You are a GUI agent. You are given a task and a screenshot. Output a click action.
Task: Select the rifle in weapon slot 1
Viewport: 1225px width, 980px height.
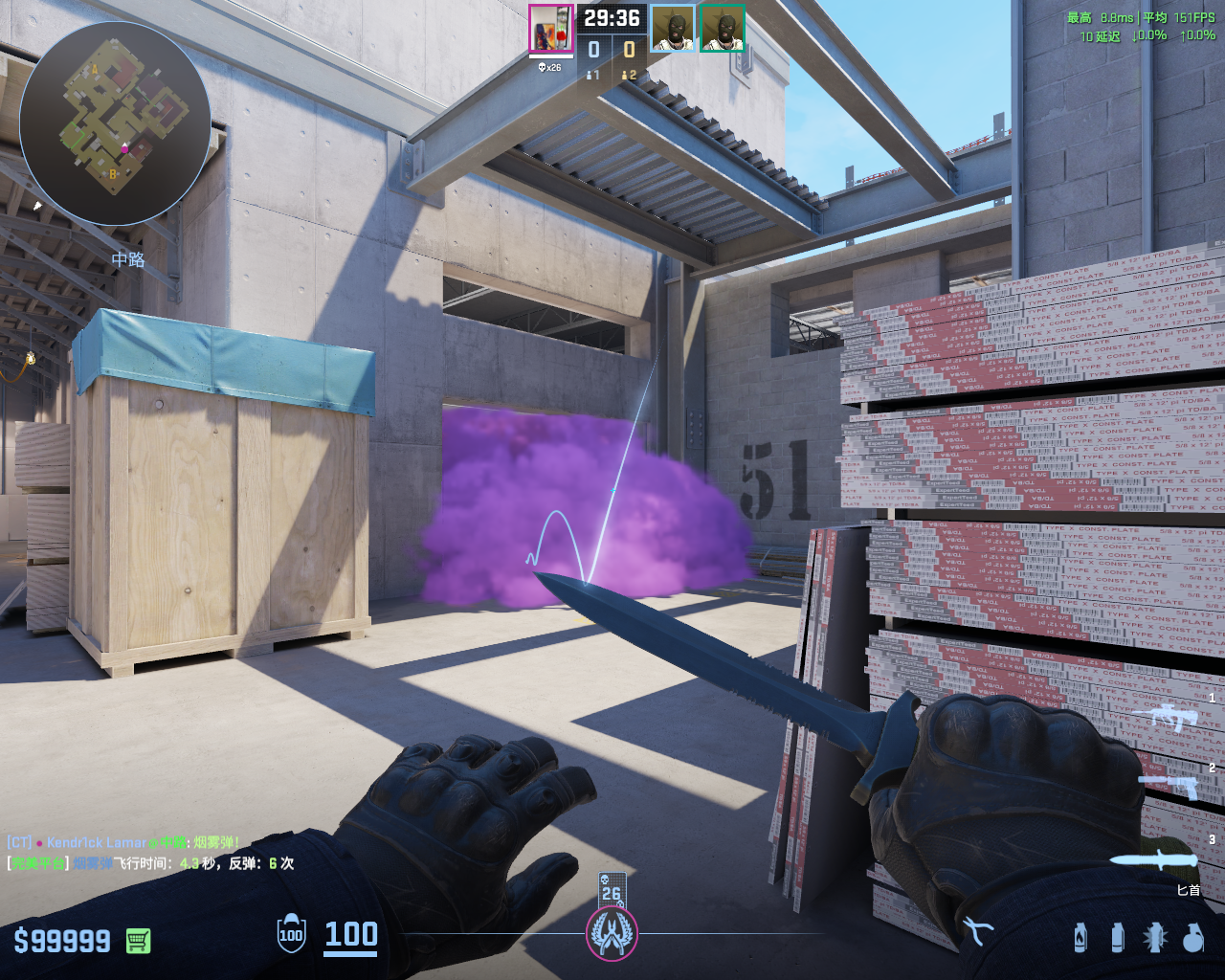click(1165, 715)
